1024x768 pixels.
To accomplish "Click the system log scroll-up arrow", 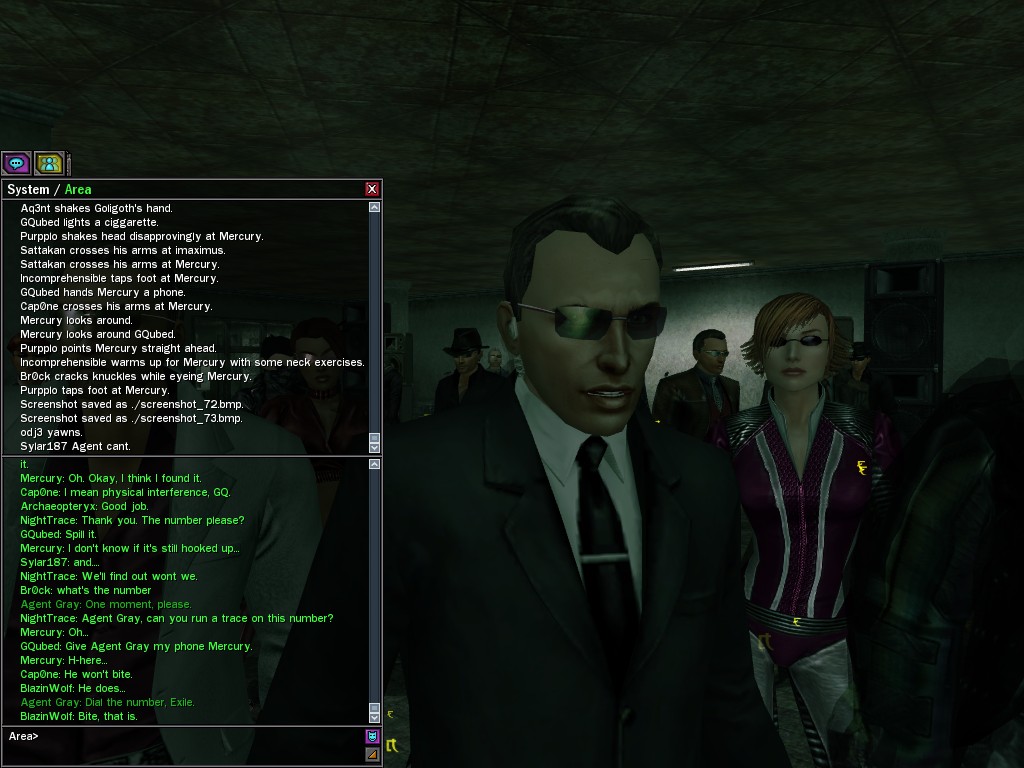I will point(375,208).
